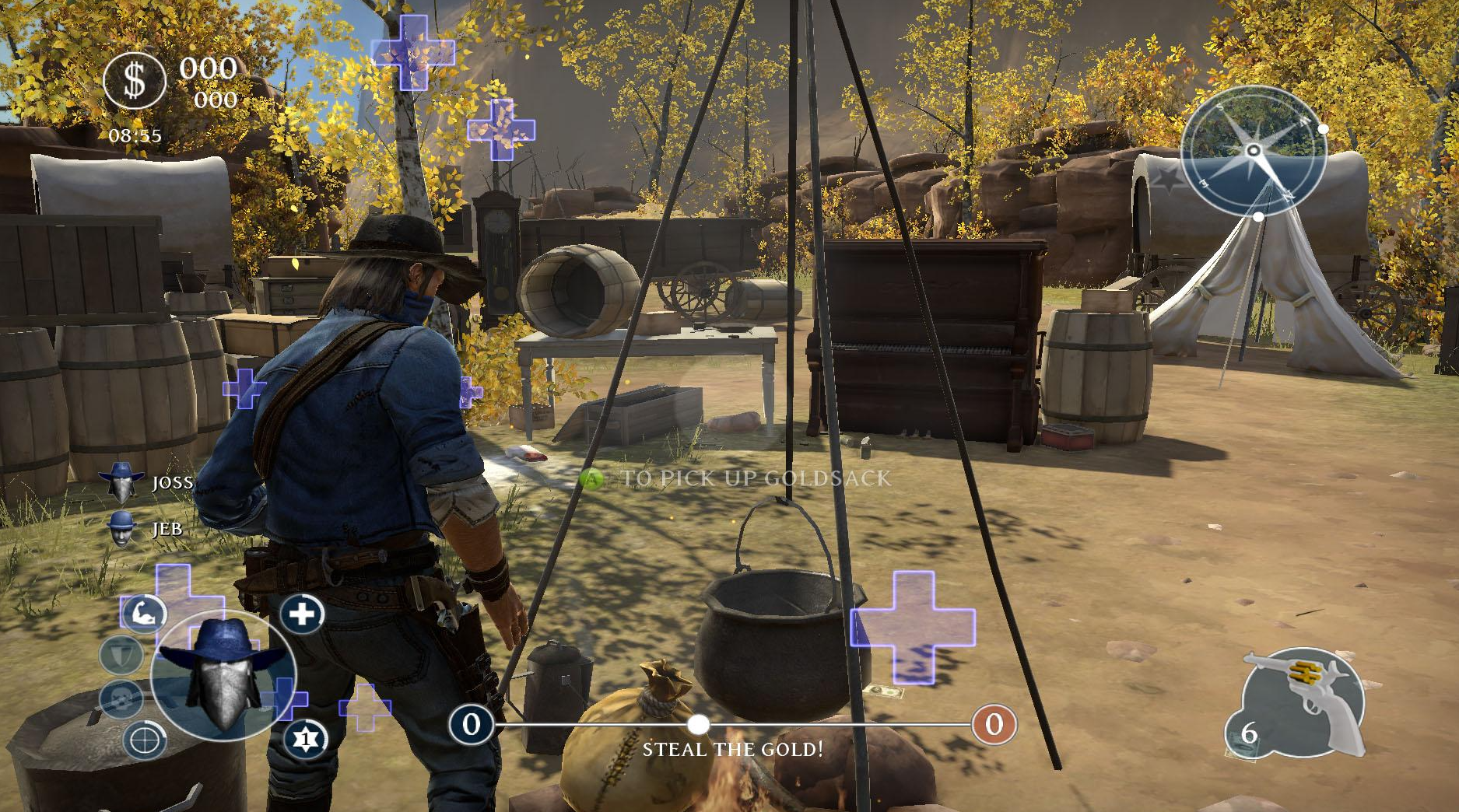Click the masked bandit player portrait

click(223, 675)
